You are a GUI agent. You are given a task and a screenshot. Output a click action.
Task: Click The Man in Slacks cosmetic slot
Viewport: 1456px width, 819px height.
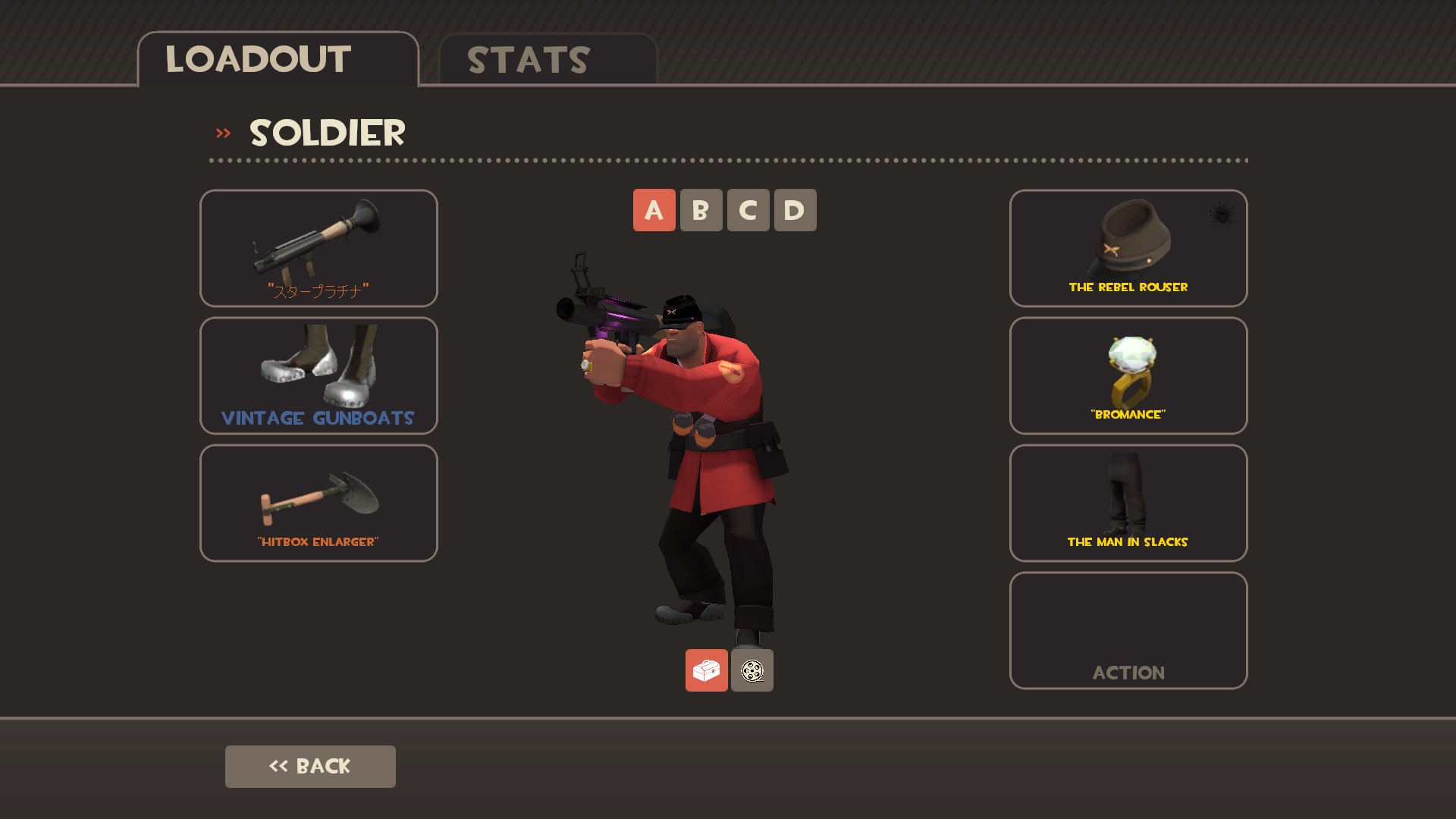click(1128, 503)
